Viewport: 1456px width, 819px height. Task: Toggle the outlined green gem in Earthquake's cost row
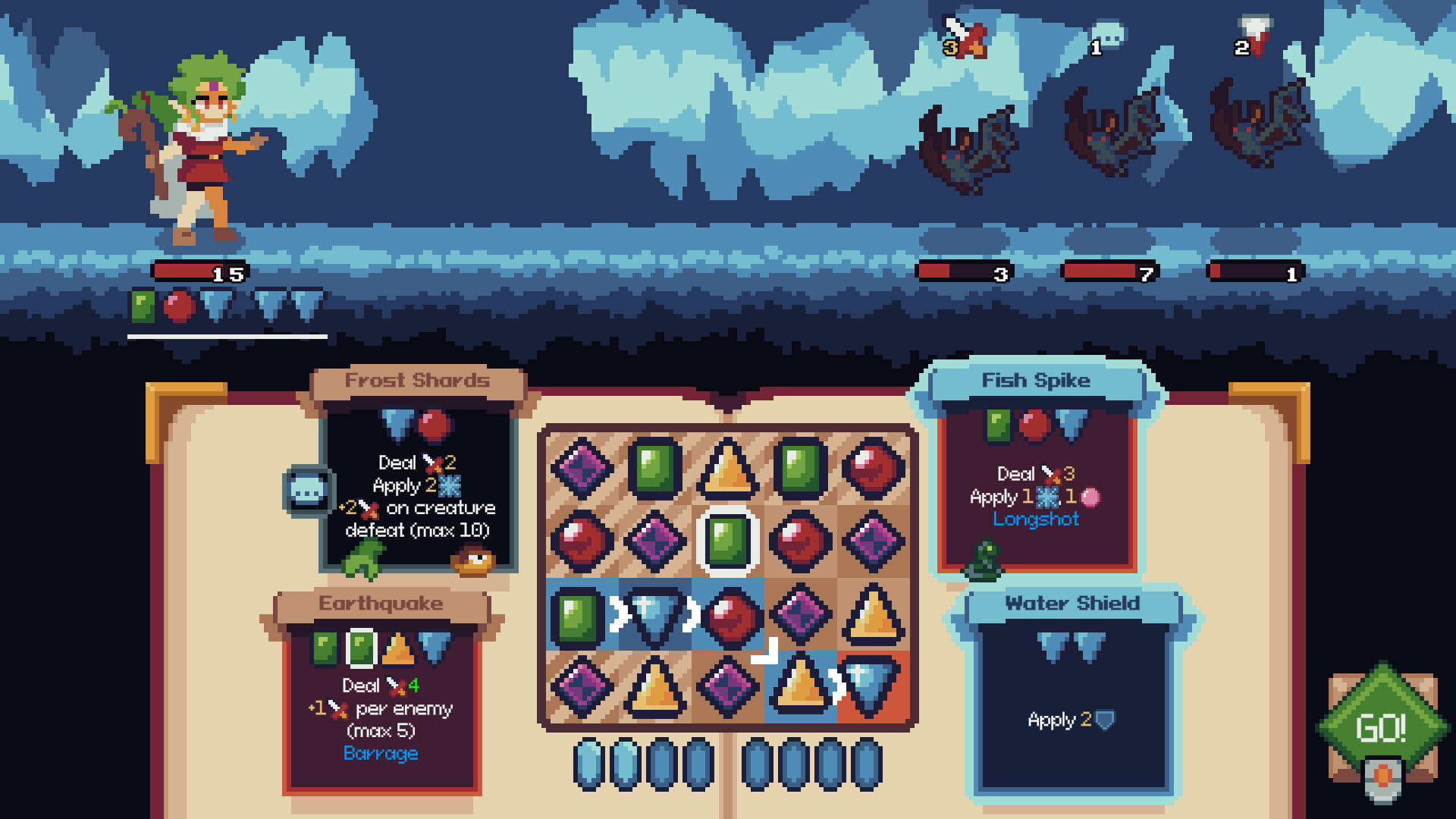(x=362, y=648)
